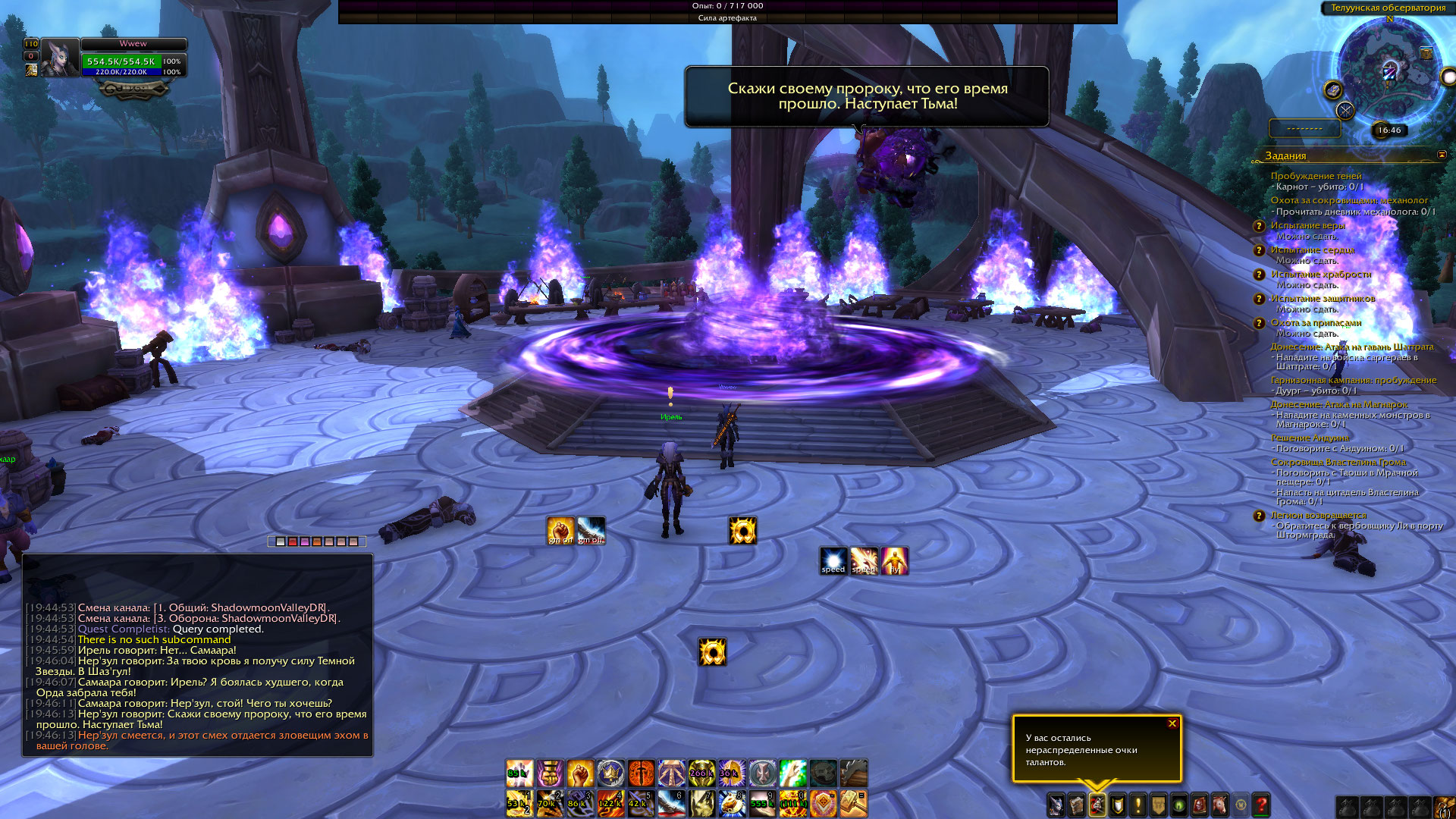Click the "gm on" macro button
Image resolution: width=1456 pixels, height=819 pixels.
click(x=561, y=530)
